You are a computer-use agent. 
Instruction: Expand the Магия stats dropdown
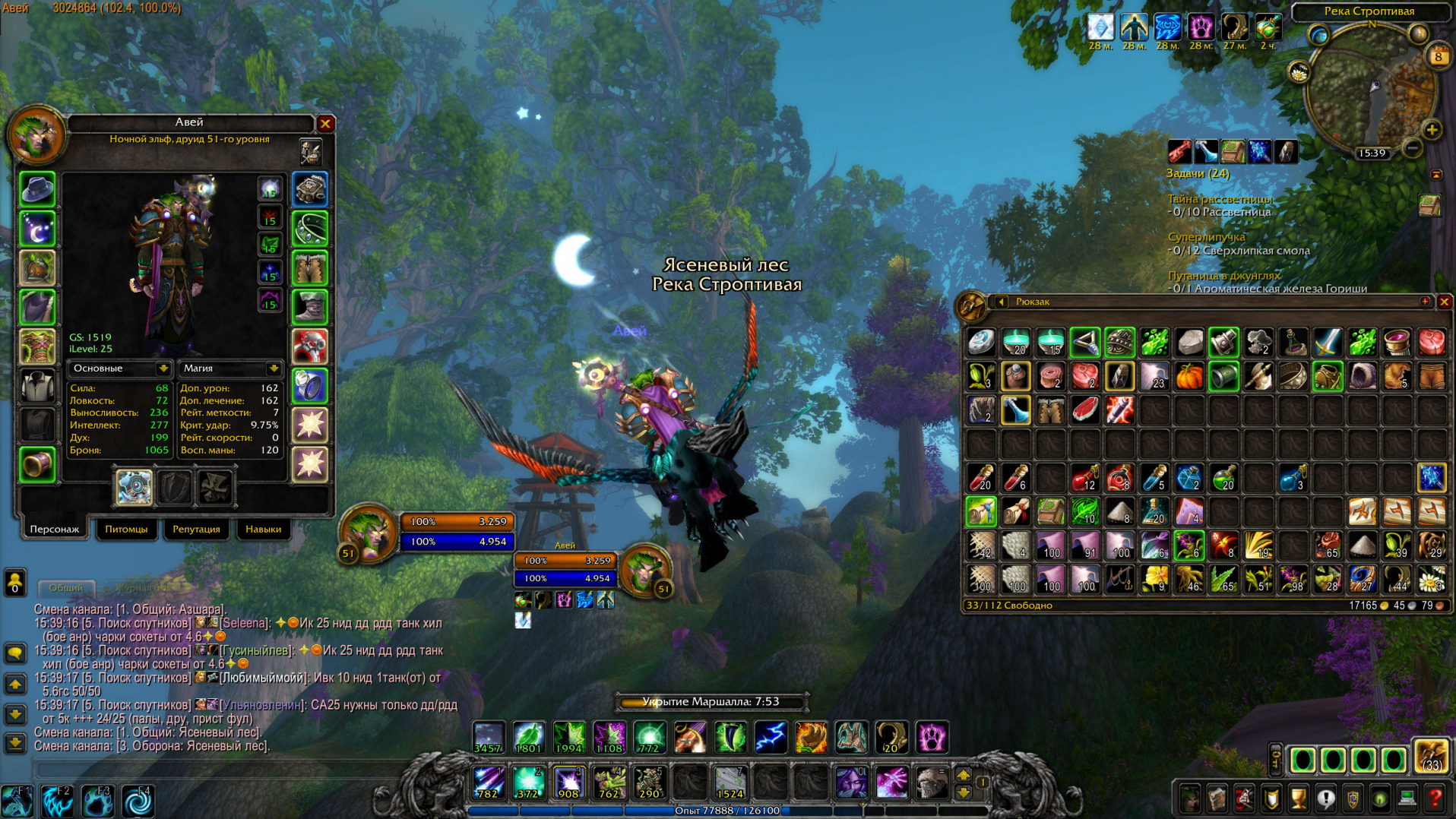click(x=273, y=368)
